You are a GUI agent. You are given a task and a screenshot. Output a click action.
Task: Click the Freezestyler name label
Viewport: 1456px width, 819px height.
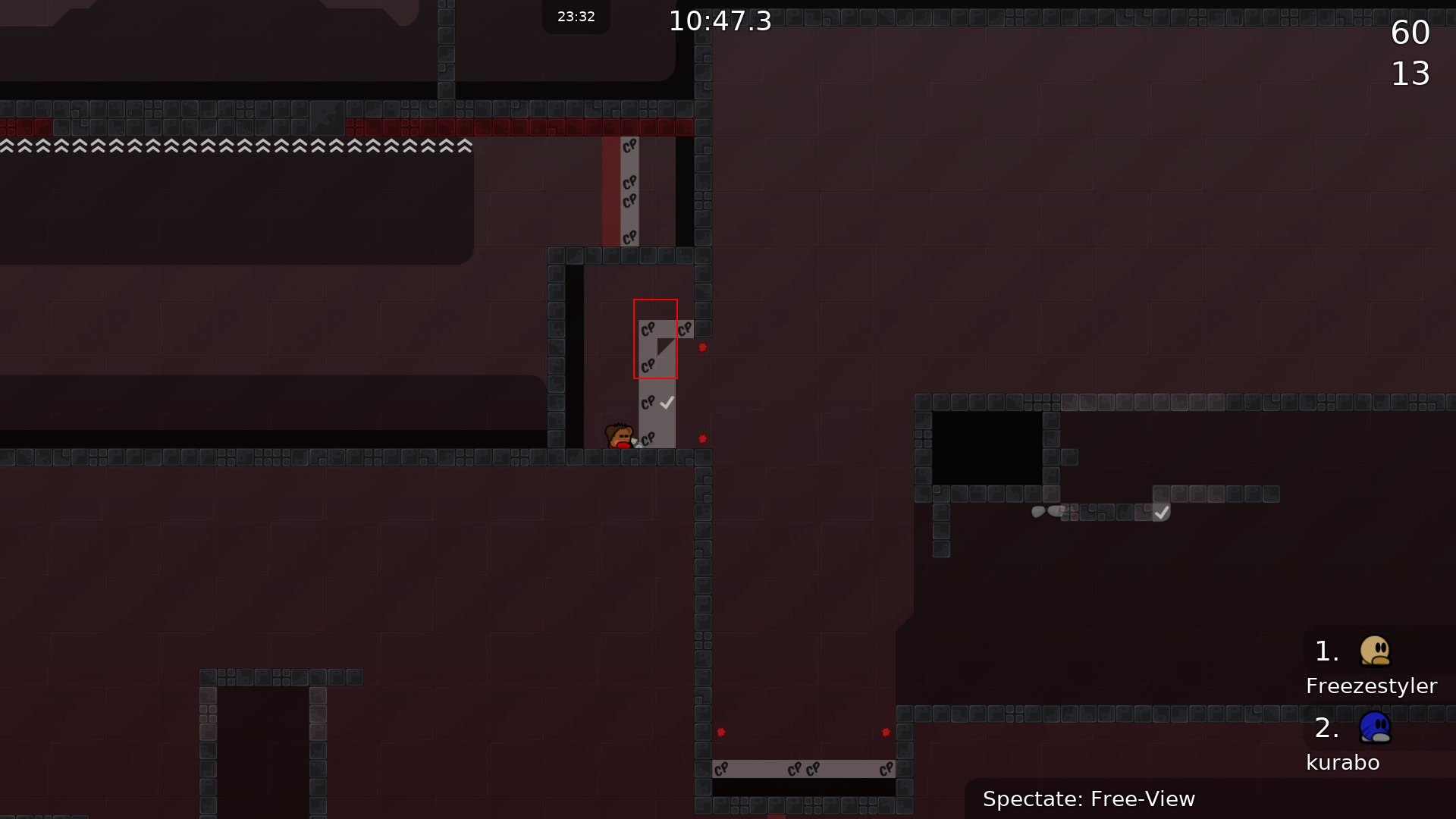pos(1371,686)
